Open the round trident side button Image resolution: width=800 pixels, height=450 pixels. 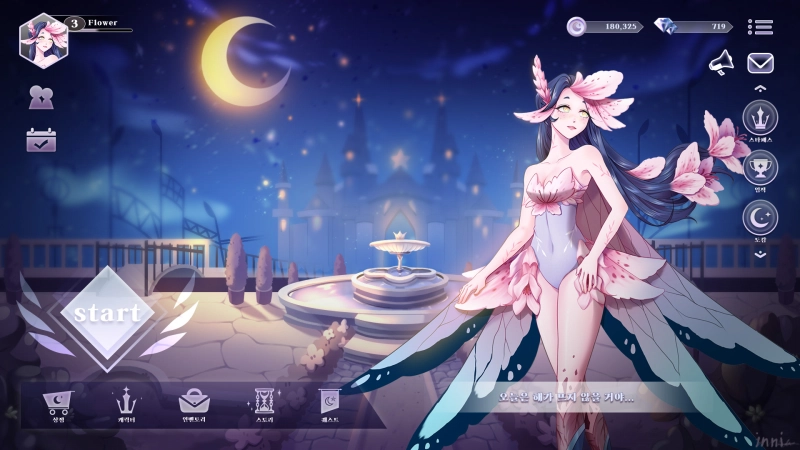[x=760, y=119]
